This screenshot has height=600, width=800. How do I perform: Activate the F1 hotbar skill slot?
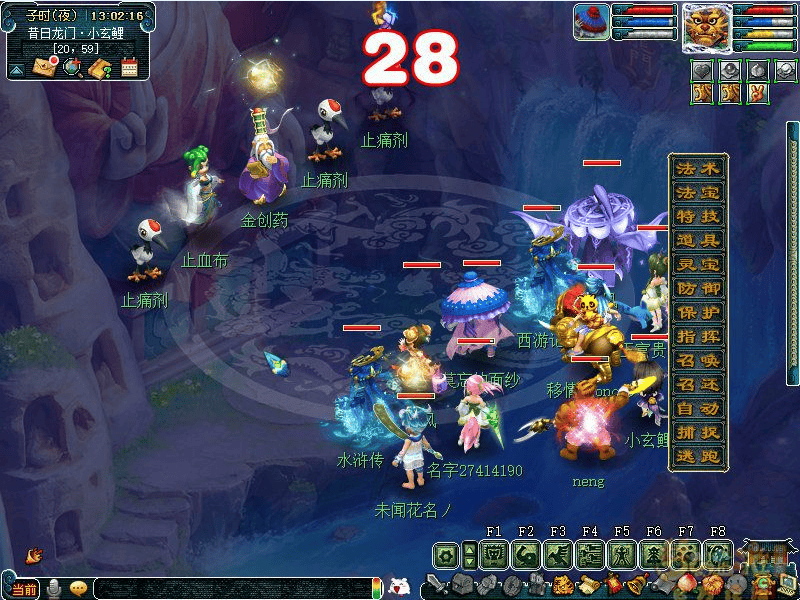click(494, 555)
